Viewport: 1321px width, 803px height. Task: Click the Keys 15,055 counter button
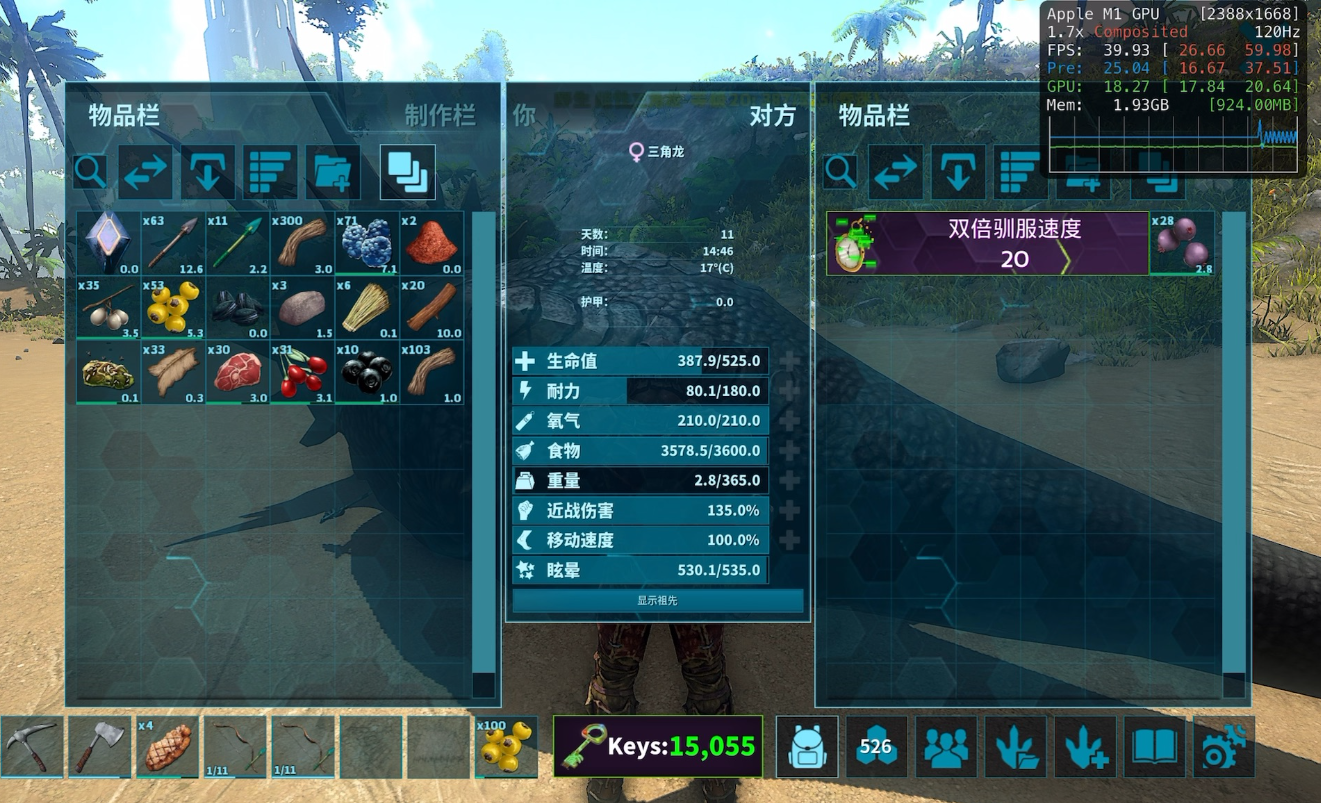pos(658,746)
